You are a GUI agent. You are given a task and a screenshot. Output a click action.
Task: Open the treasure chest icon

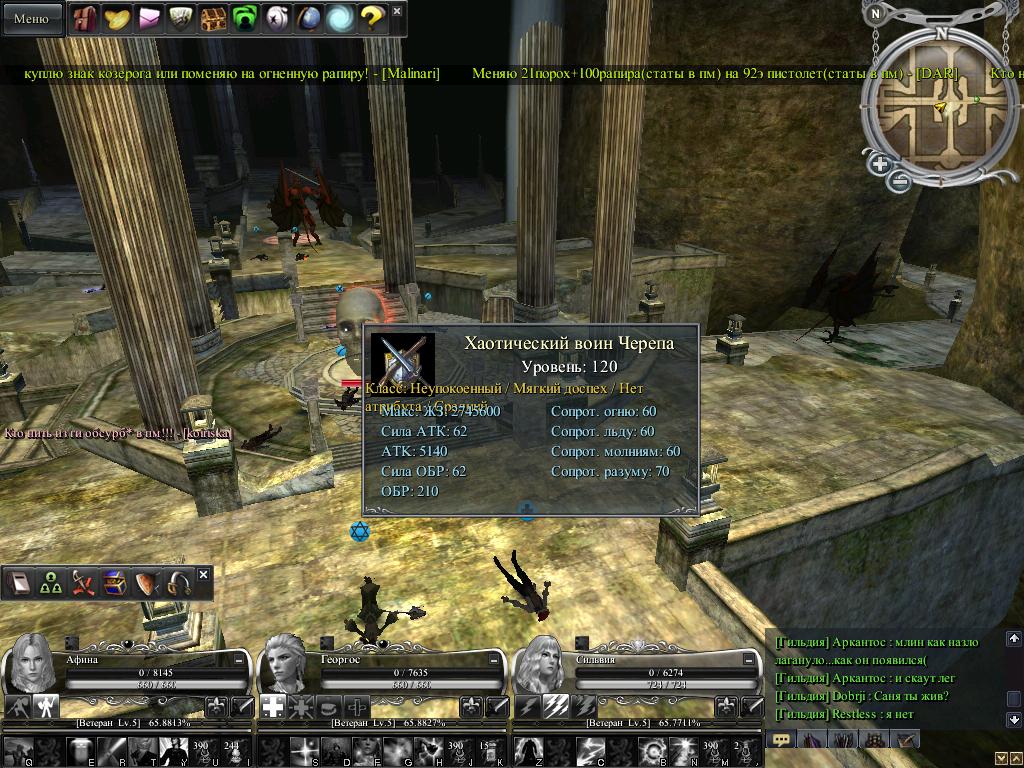[213, 18]
